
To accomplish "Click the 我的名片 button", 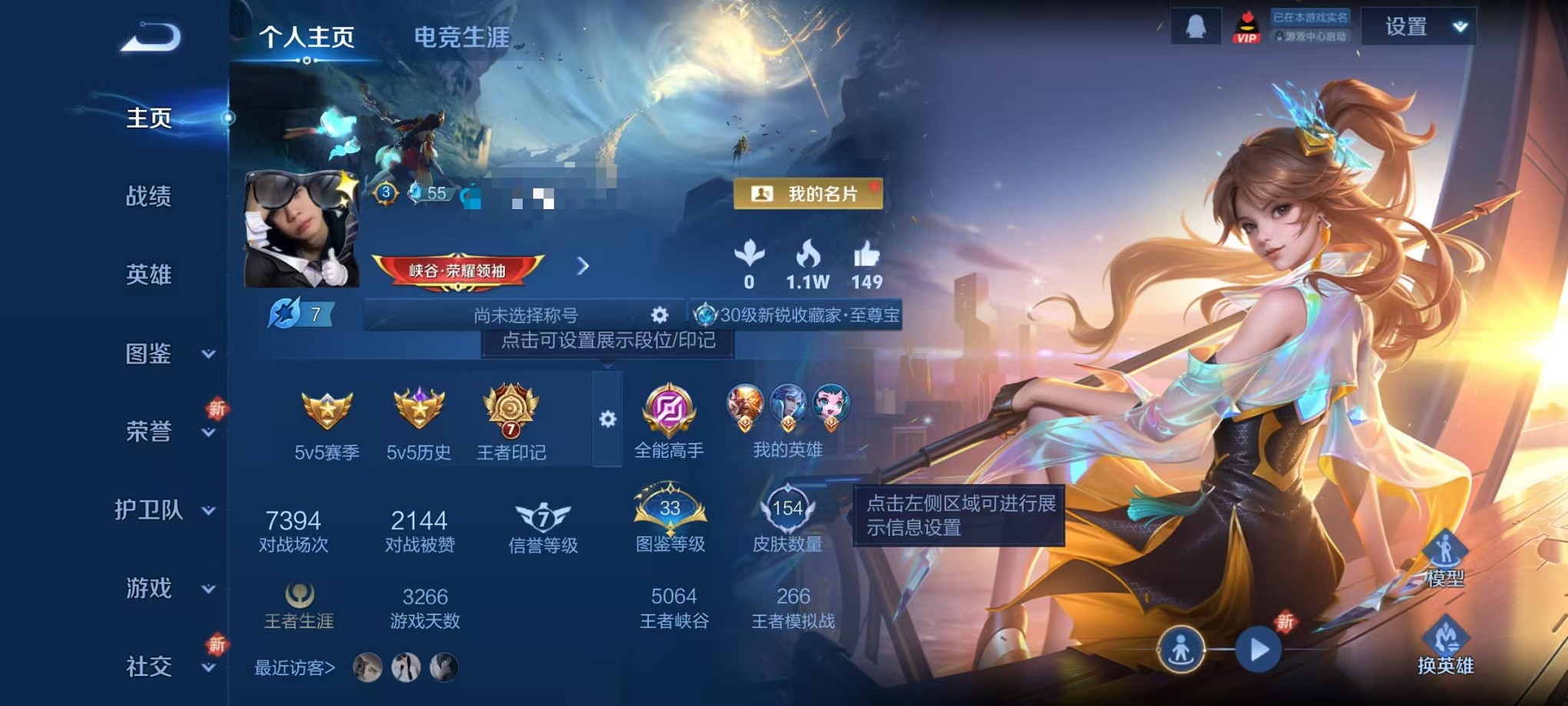I will point(806,193).
